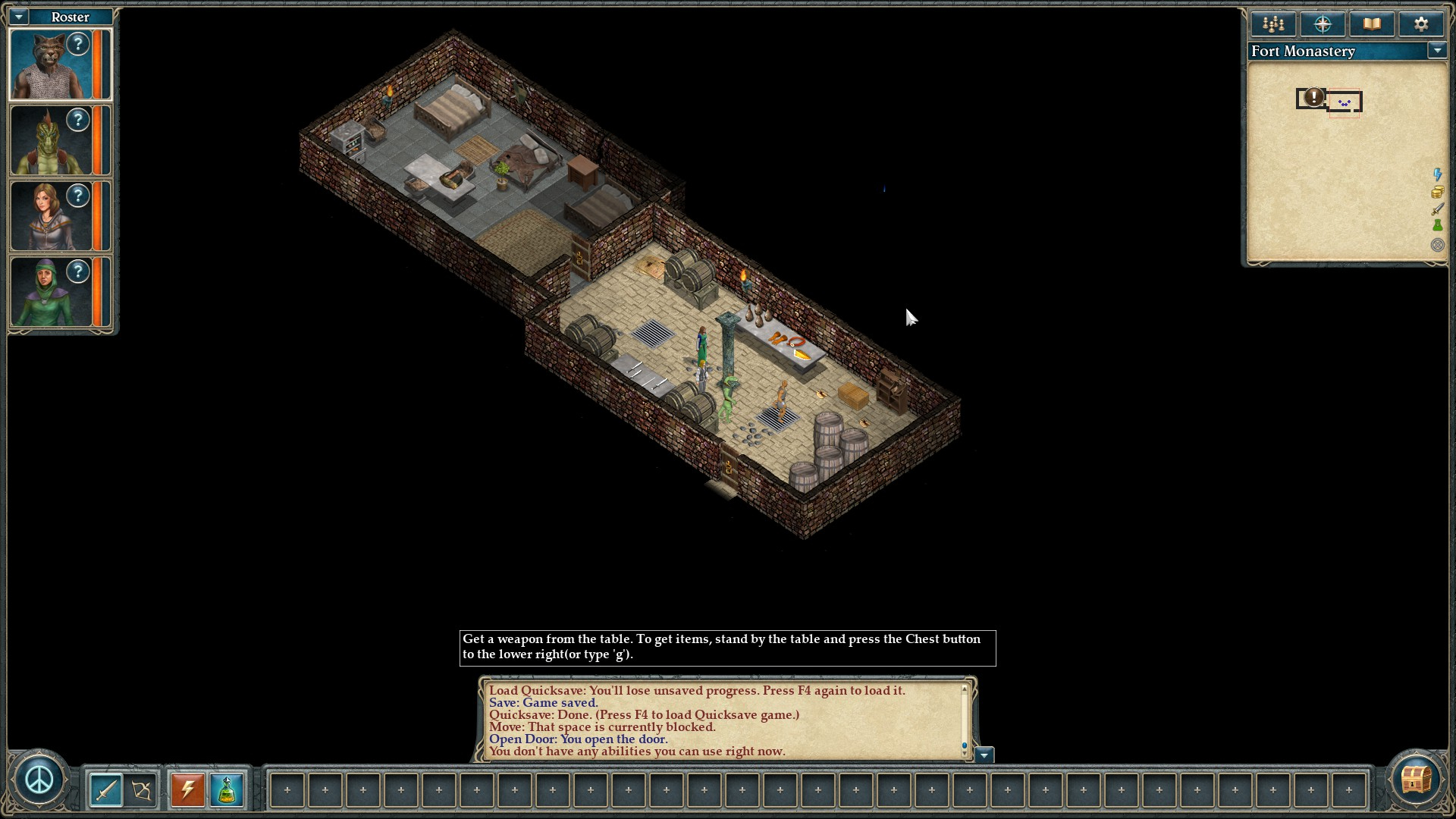Choose the bow ranged attack button

click(x=142, y=790)
